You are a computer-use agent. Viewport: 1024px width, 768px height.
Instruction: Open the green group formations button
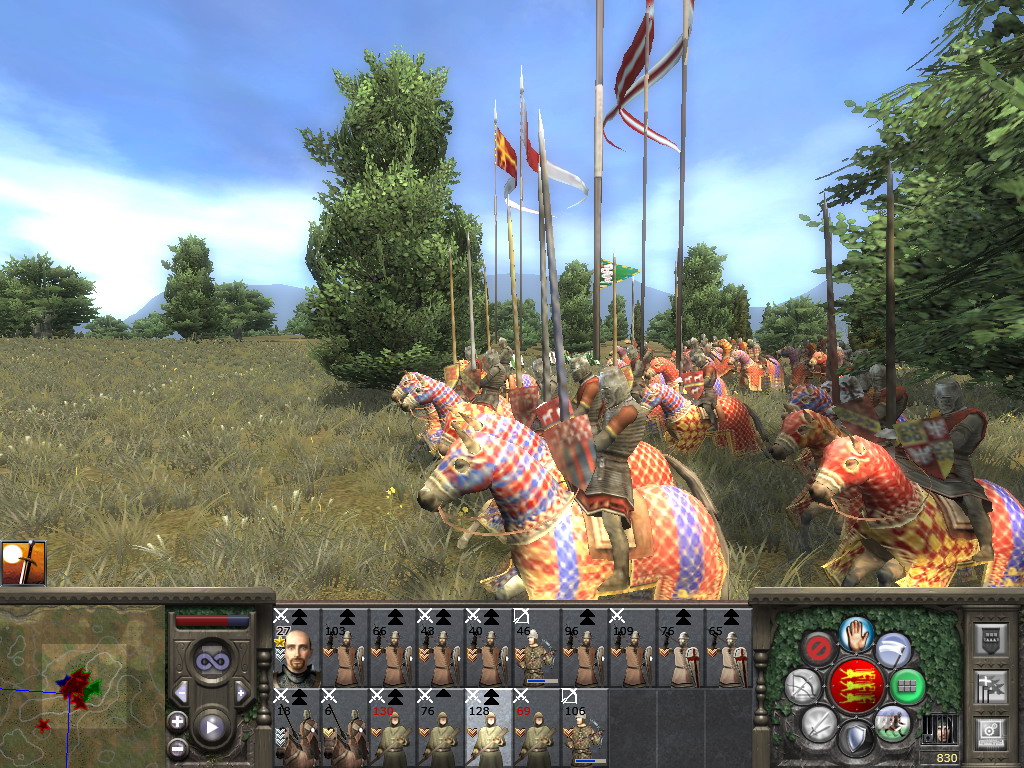907,686
